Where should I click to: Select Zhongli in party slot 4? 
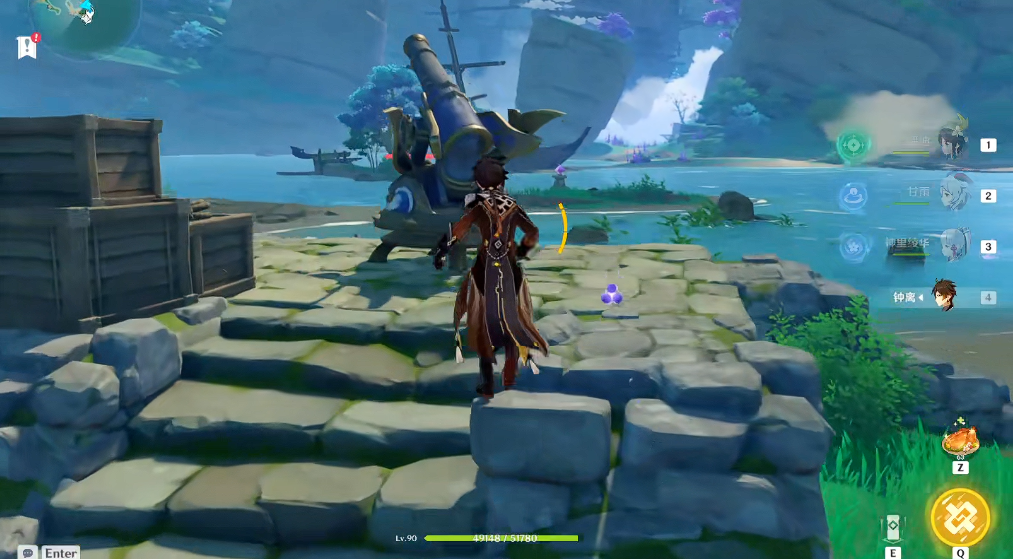(x=945, y=296)
